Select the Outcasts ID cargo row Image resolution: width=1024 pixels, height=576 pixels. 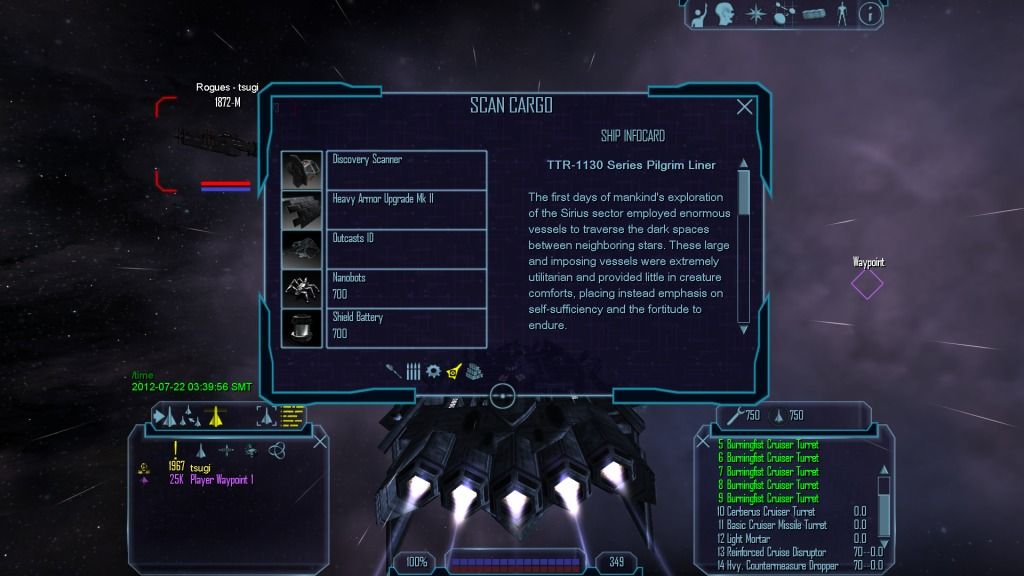(x=406, y=248)
